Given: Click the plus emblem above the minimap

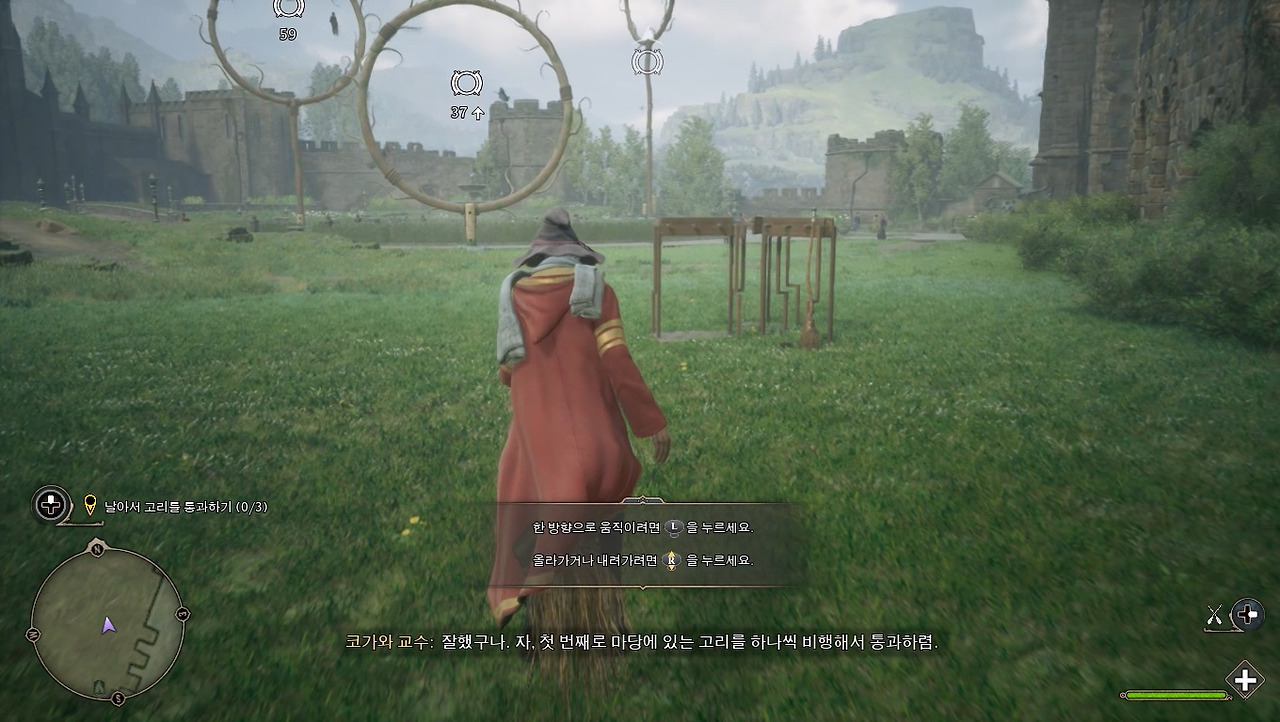Looking at the screenshot, I should (51, 503).
